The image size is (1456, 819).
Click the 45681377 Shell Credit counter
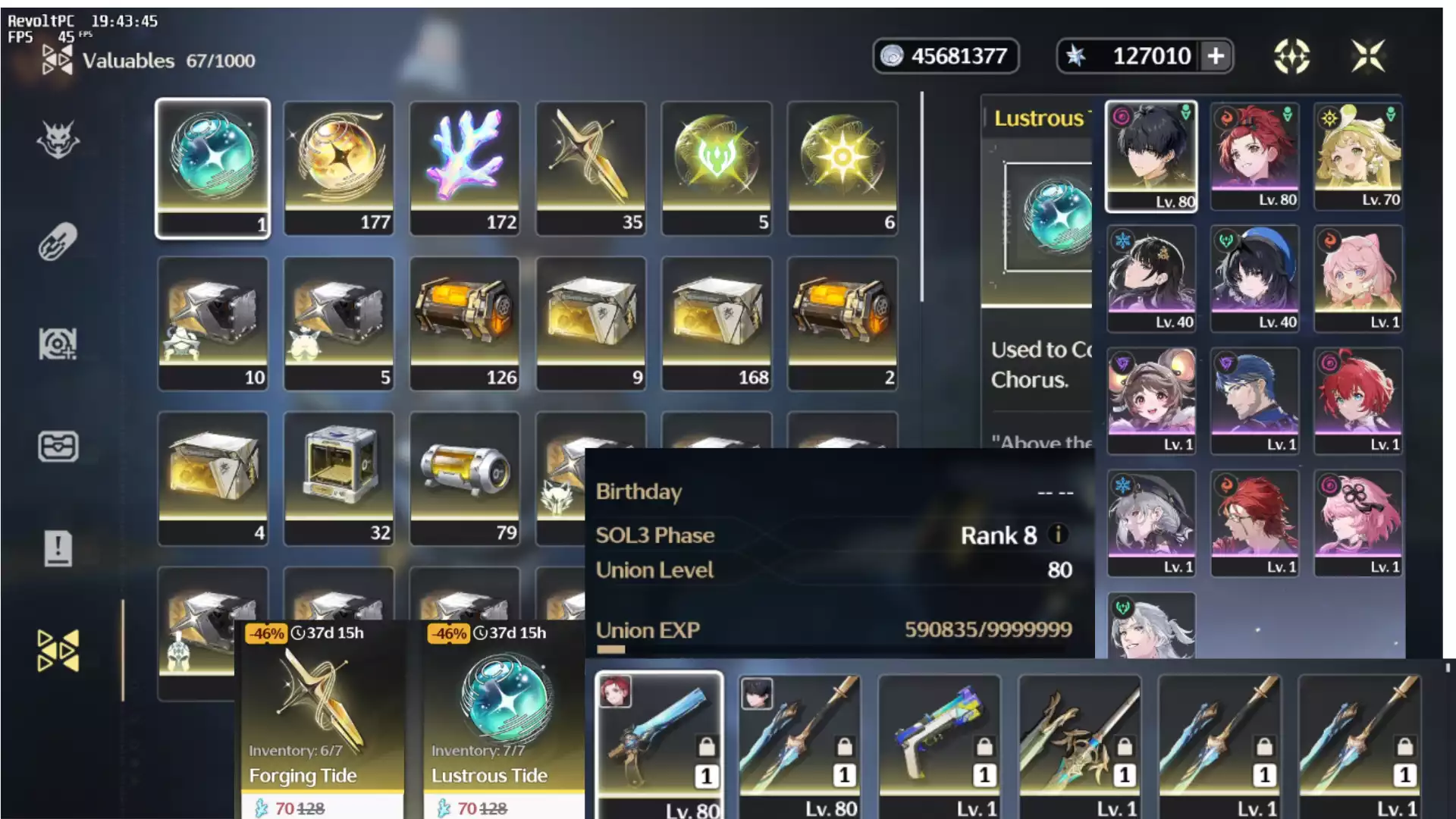[946, 55]
